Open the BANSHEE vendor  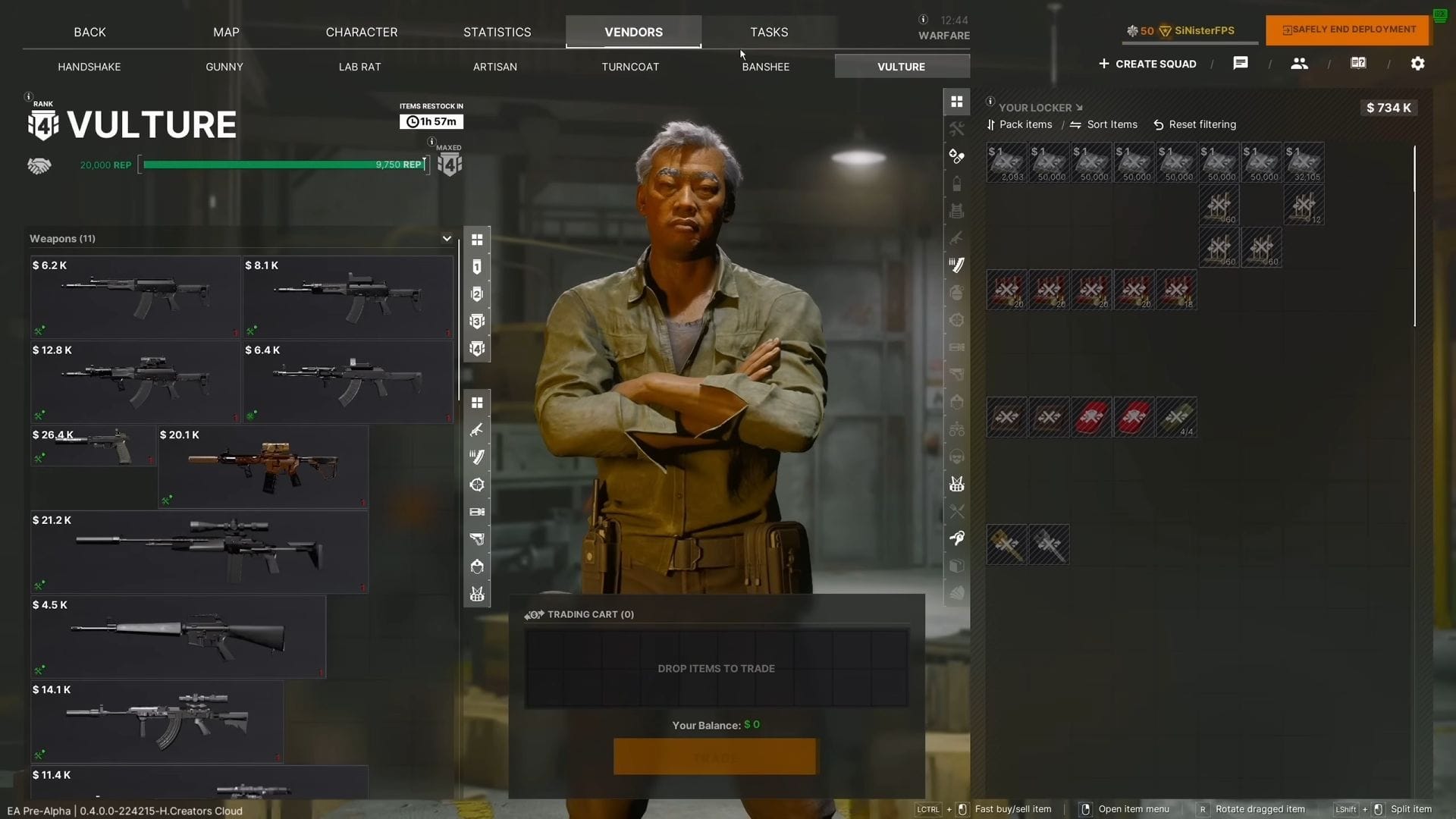point(766,67)
